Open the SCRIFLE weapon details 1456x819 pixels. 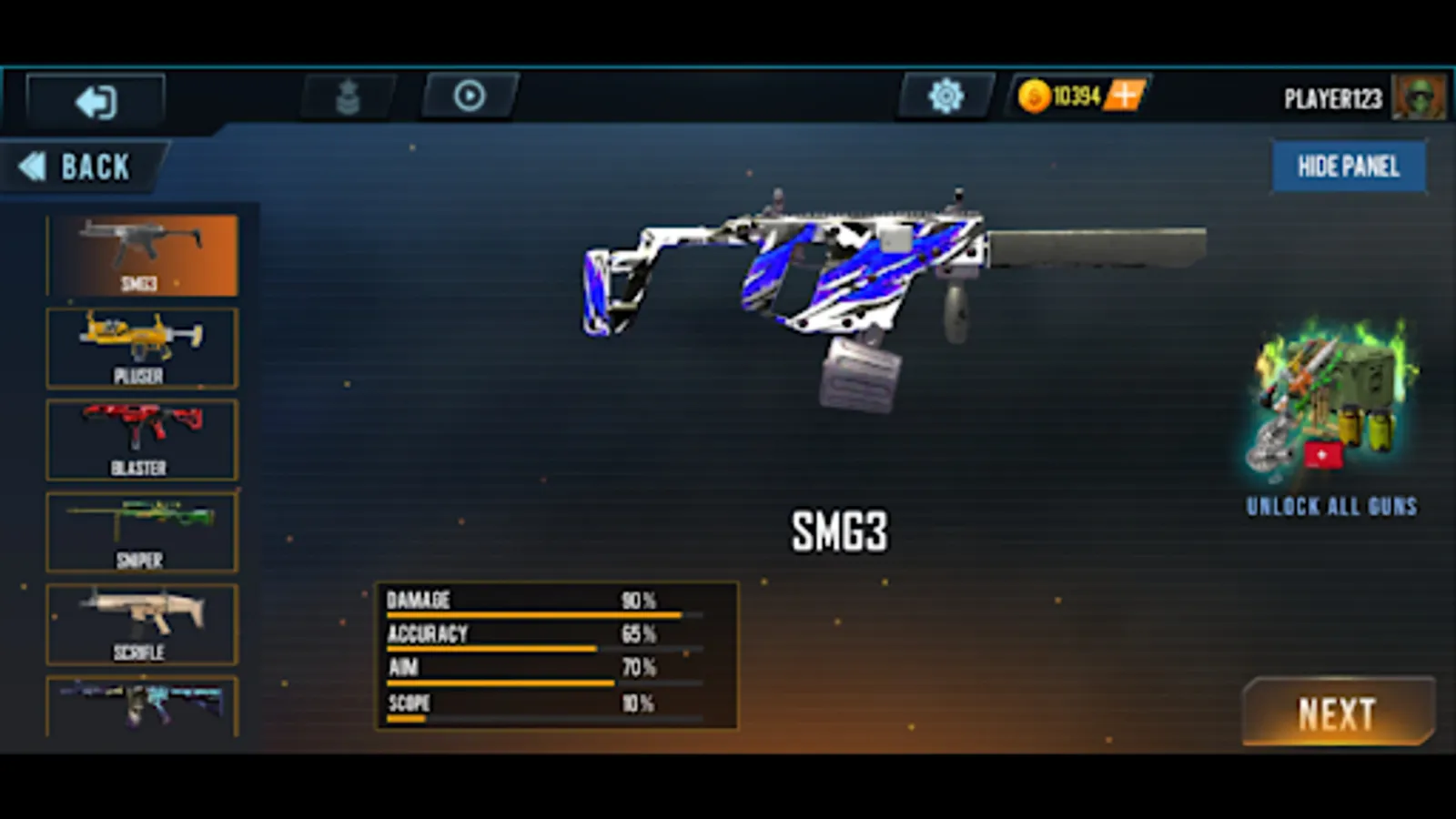[x=141, y=622]
